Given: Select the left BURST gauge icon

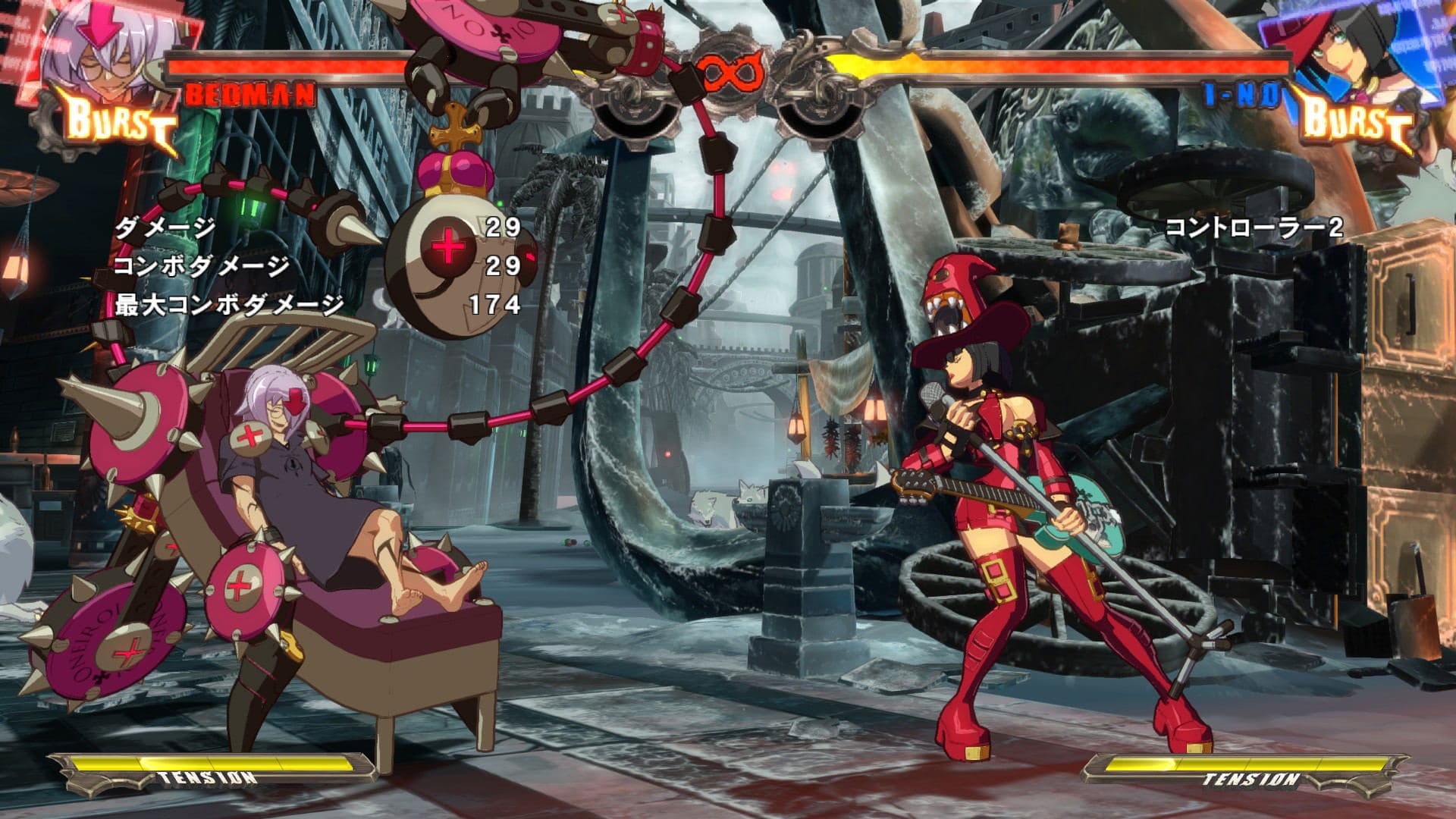Looking at the screenshot, I should pos(118,121).
